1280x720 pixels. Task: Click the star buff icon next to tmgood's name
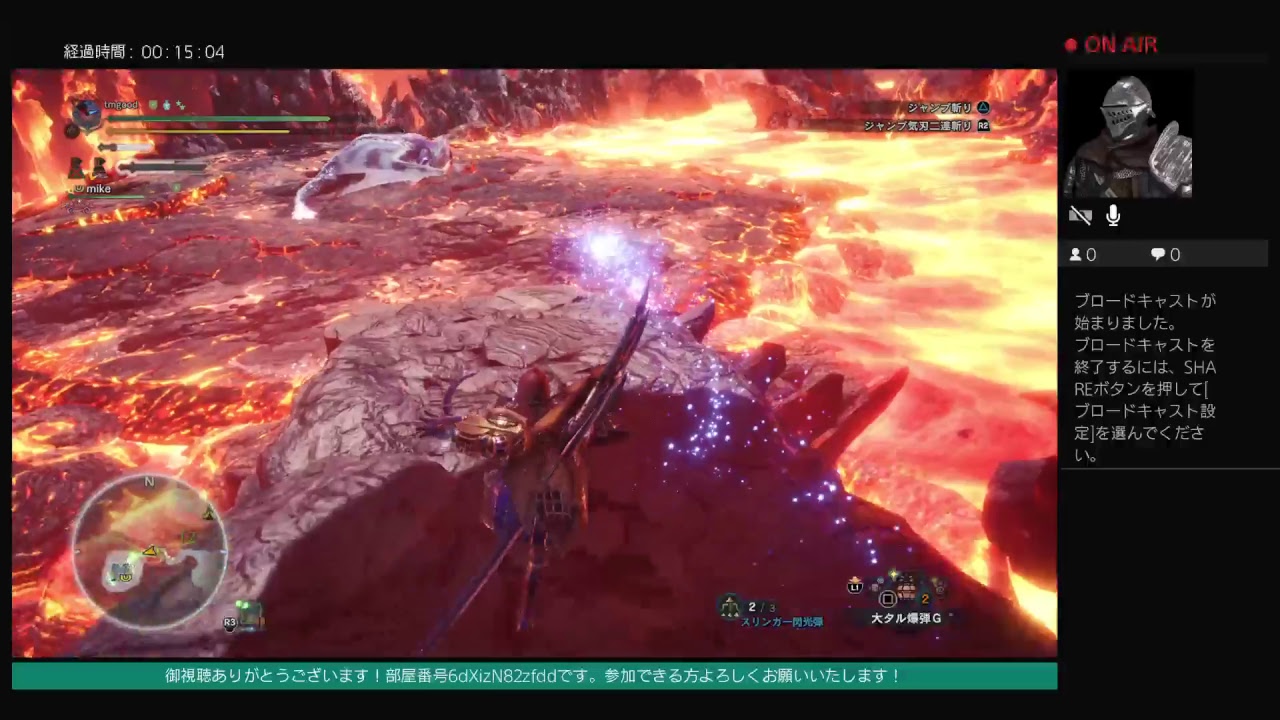tap(180, 106)
